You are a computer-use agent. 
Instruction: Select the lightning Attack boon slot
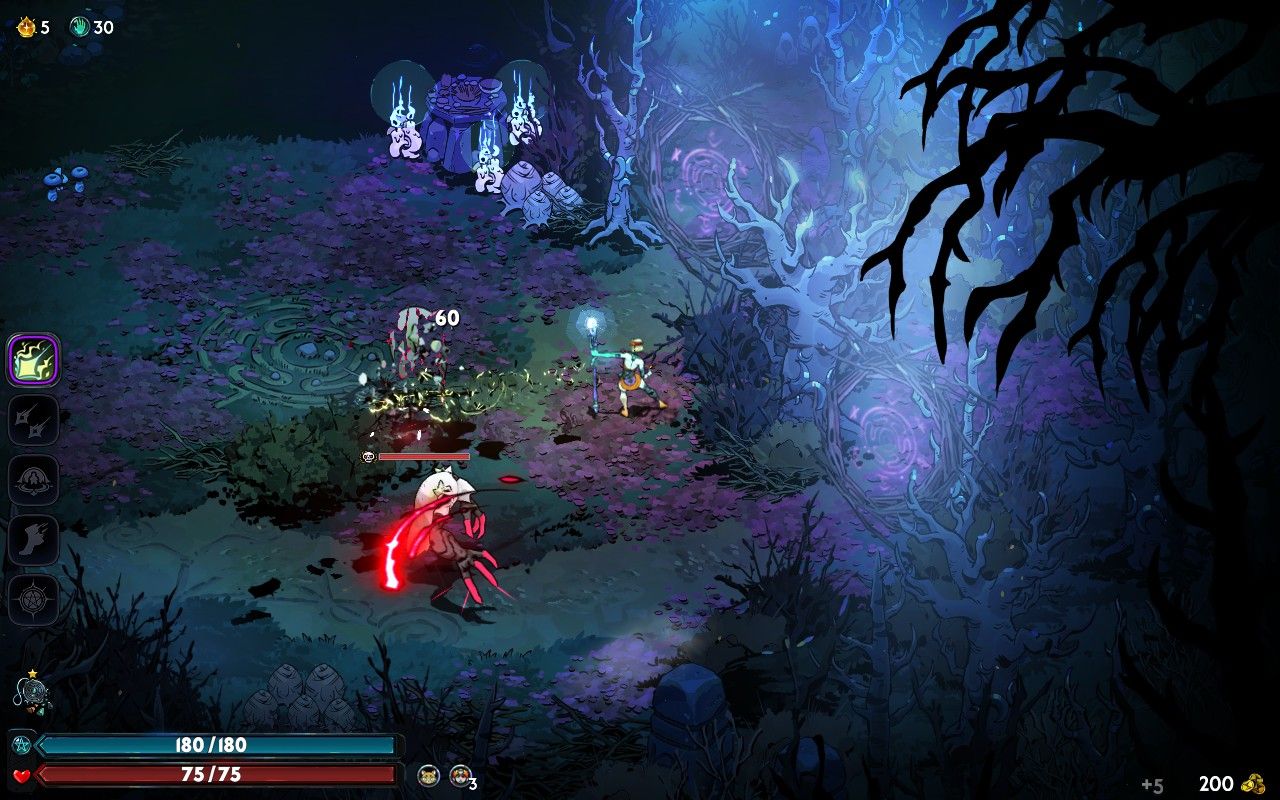point(34,360)
